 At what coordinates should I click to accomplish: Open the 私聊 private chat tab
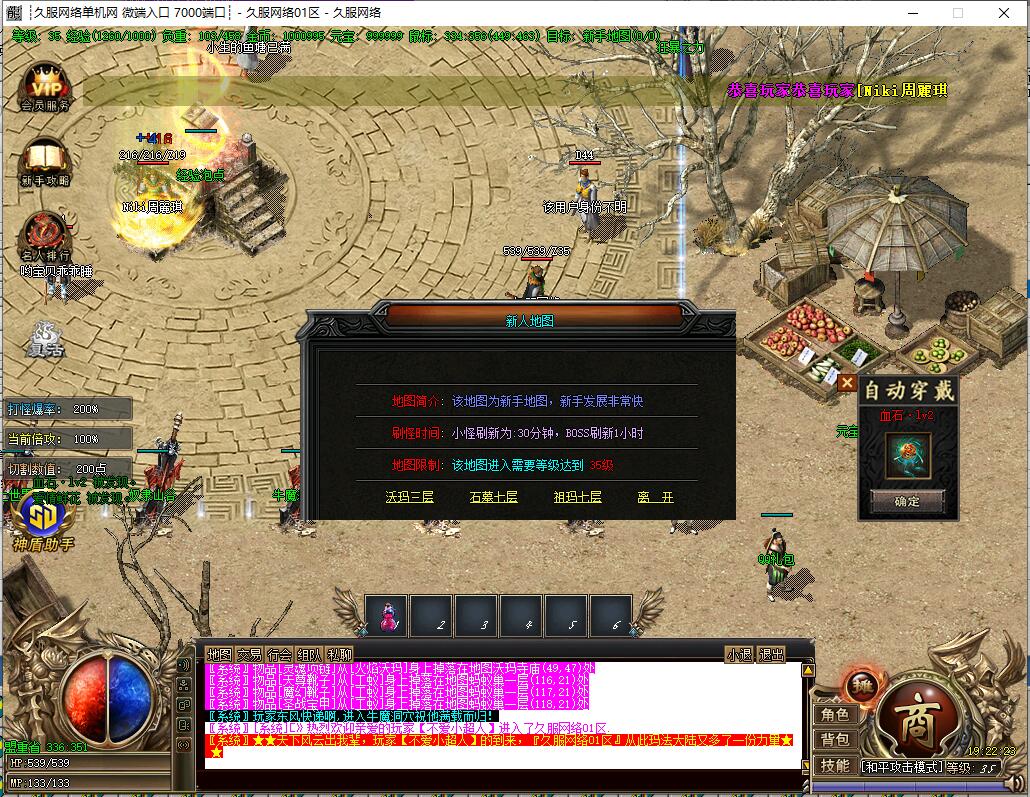[339, 654]
